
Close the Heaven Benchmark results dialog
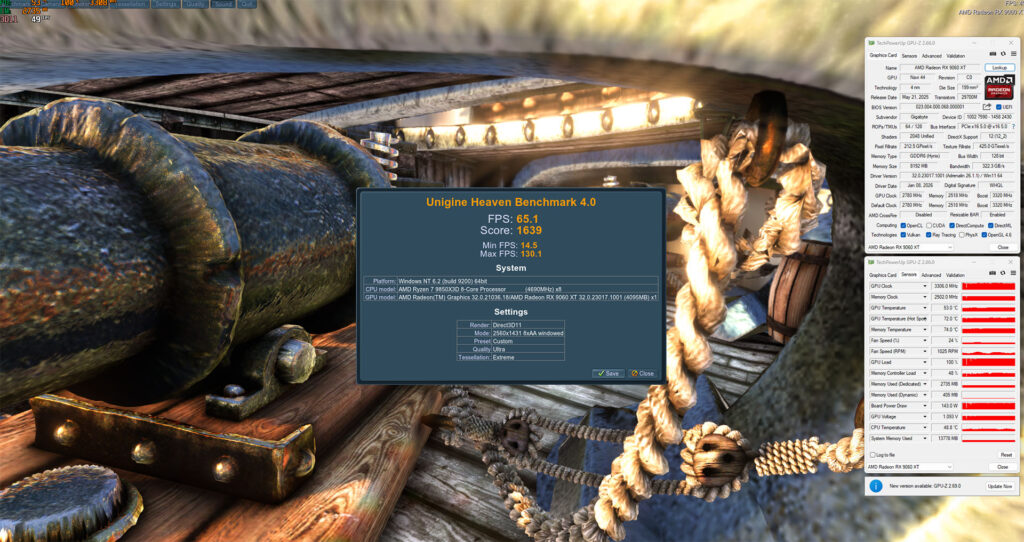642,373
